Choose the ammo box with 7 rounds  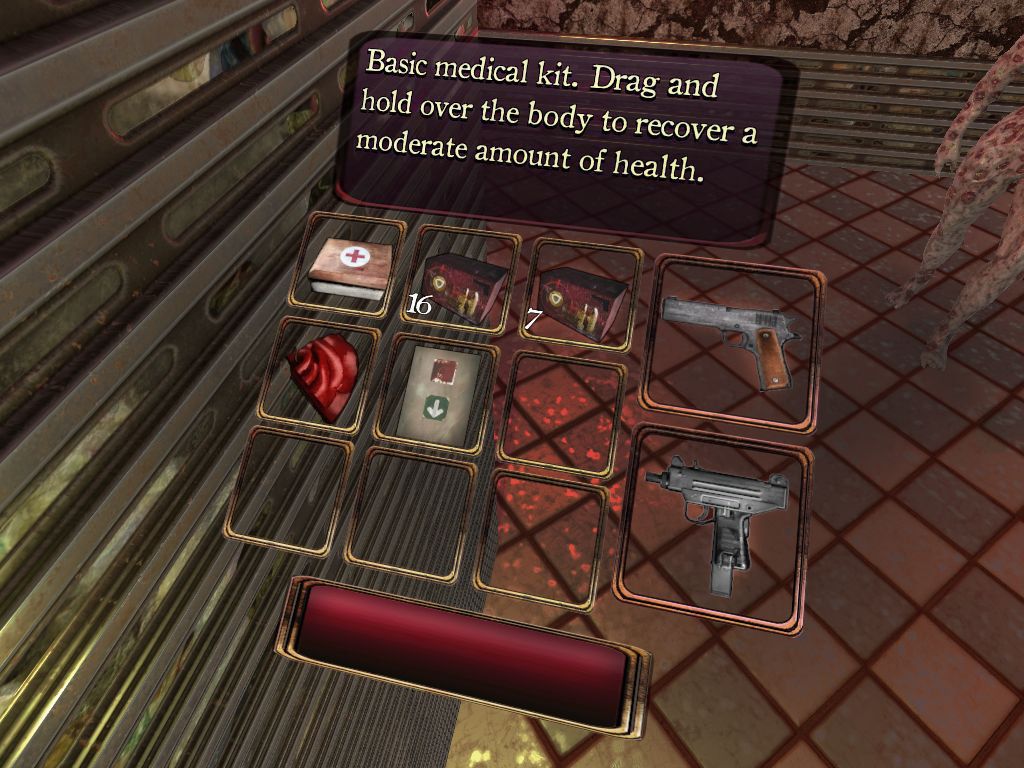pyautogui.click(x=580, y=299)
